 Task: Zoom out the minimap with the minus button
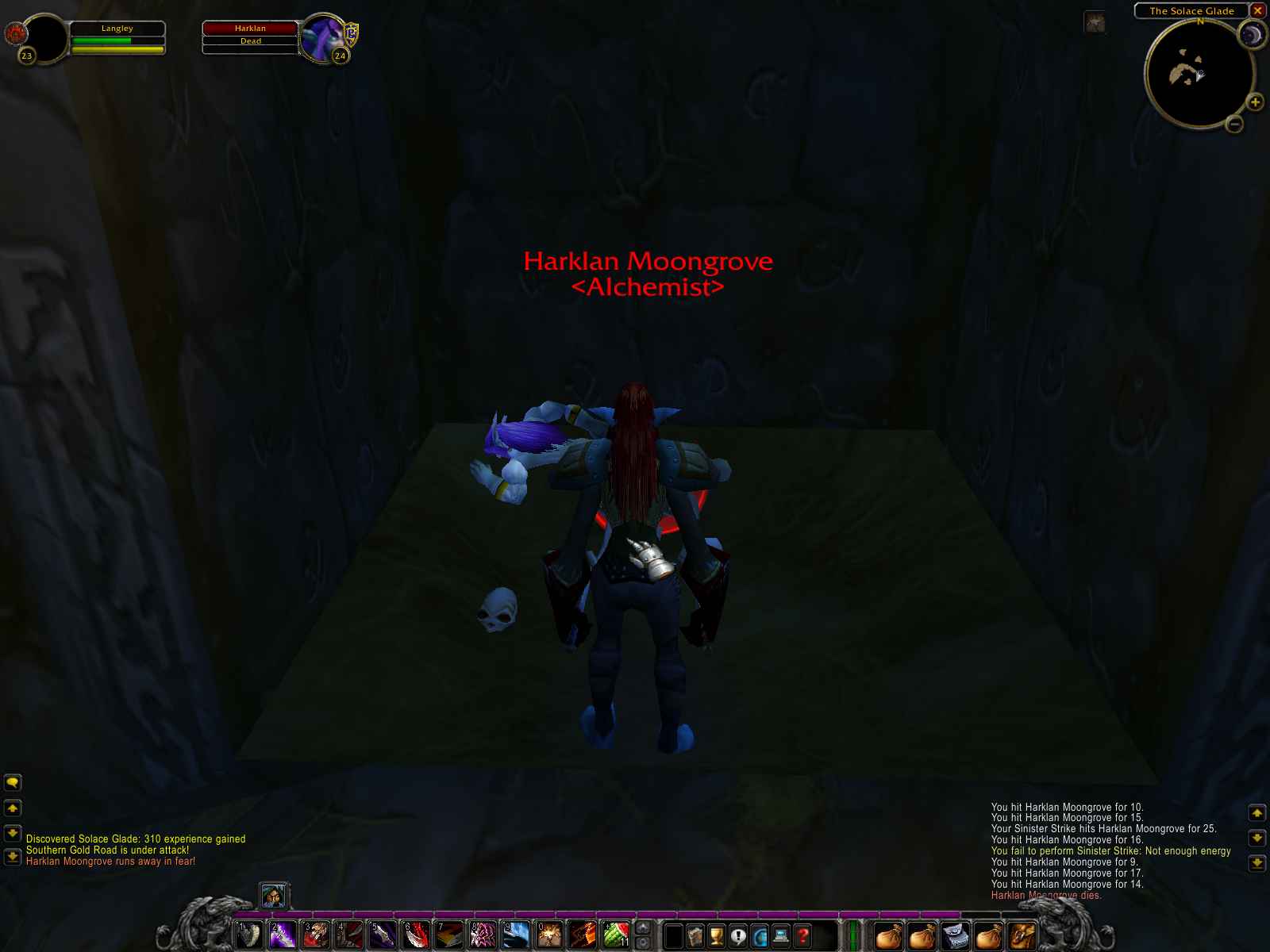pos(1235,125)
